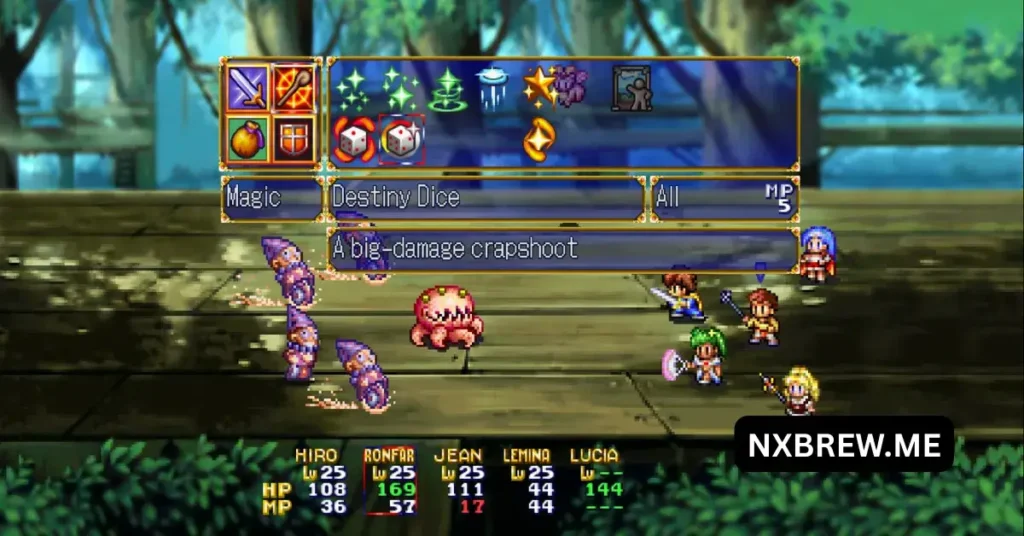Select the flame-ringed dice spell icon

(354, 139)
